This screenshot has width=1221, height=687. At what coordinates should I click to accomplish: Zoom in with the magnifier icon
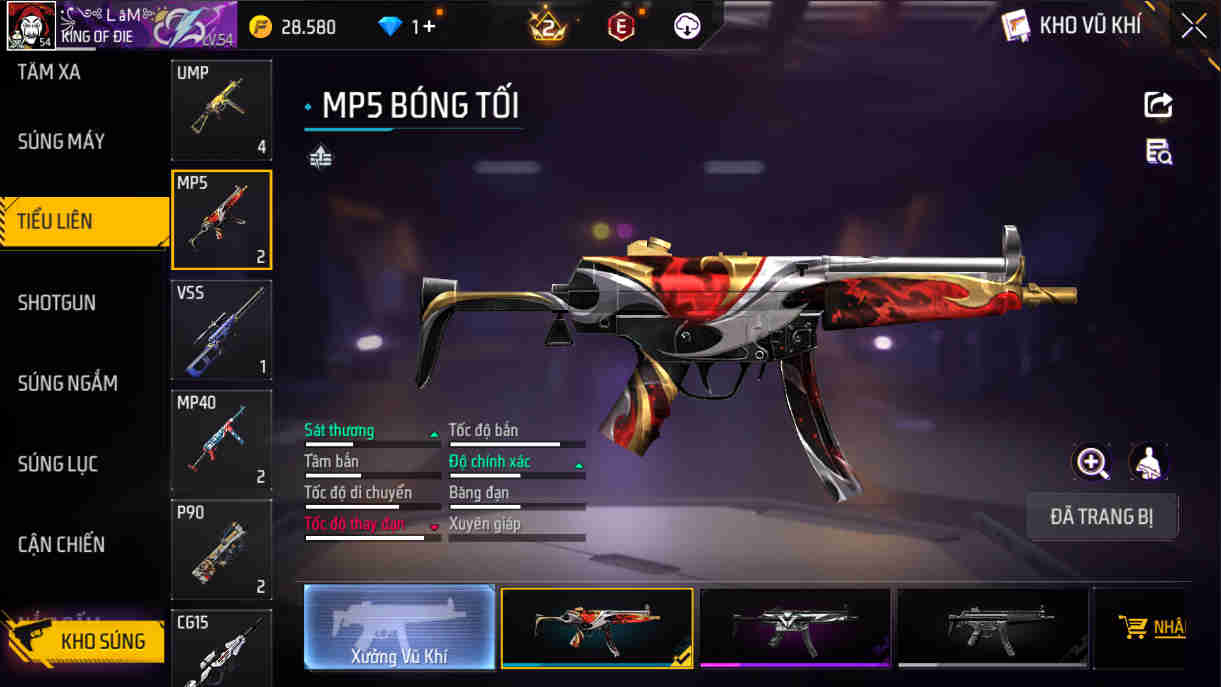[x=1091, y=462]
